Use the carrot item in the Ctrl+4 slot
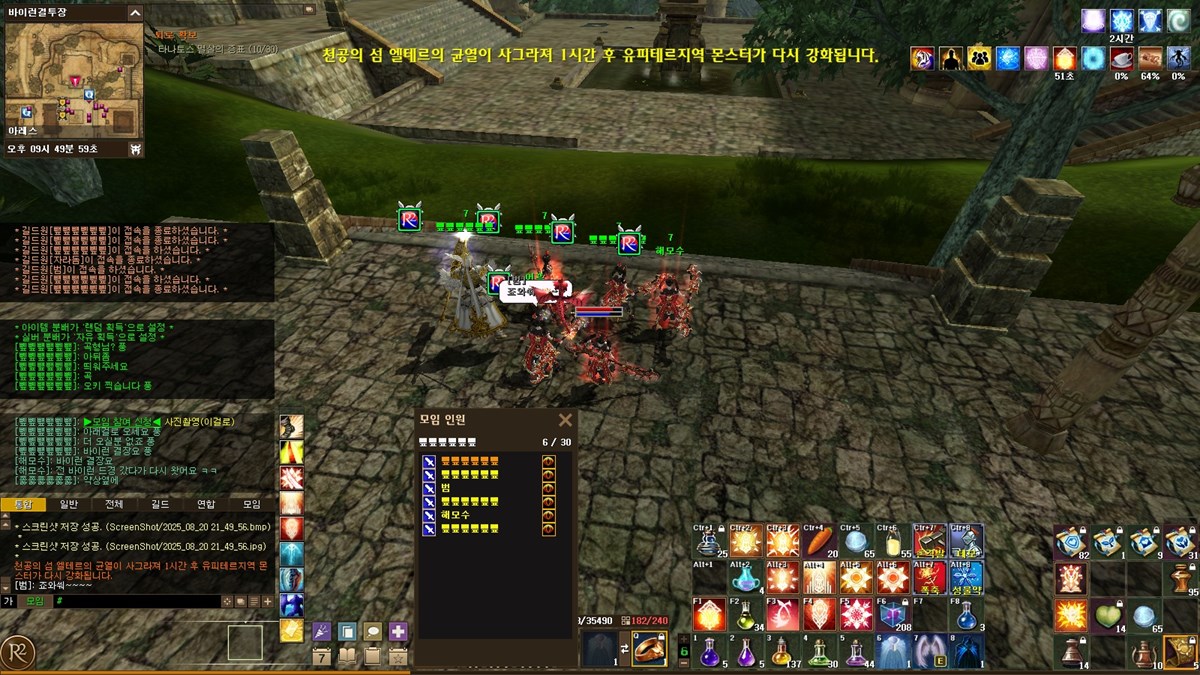Viewport: 1200px width, 675px height. point(816,541)
